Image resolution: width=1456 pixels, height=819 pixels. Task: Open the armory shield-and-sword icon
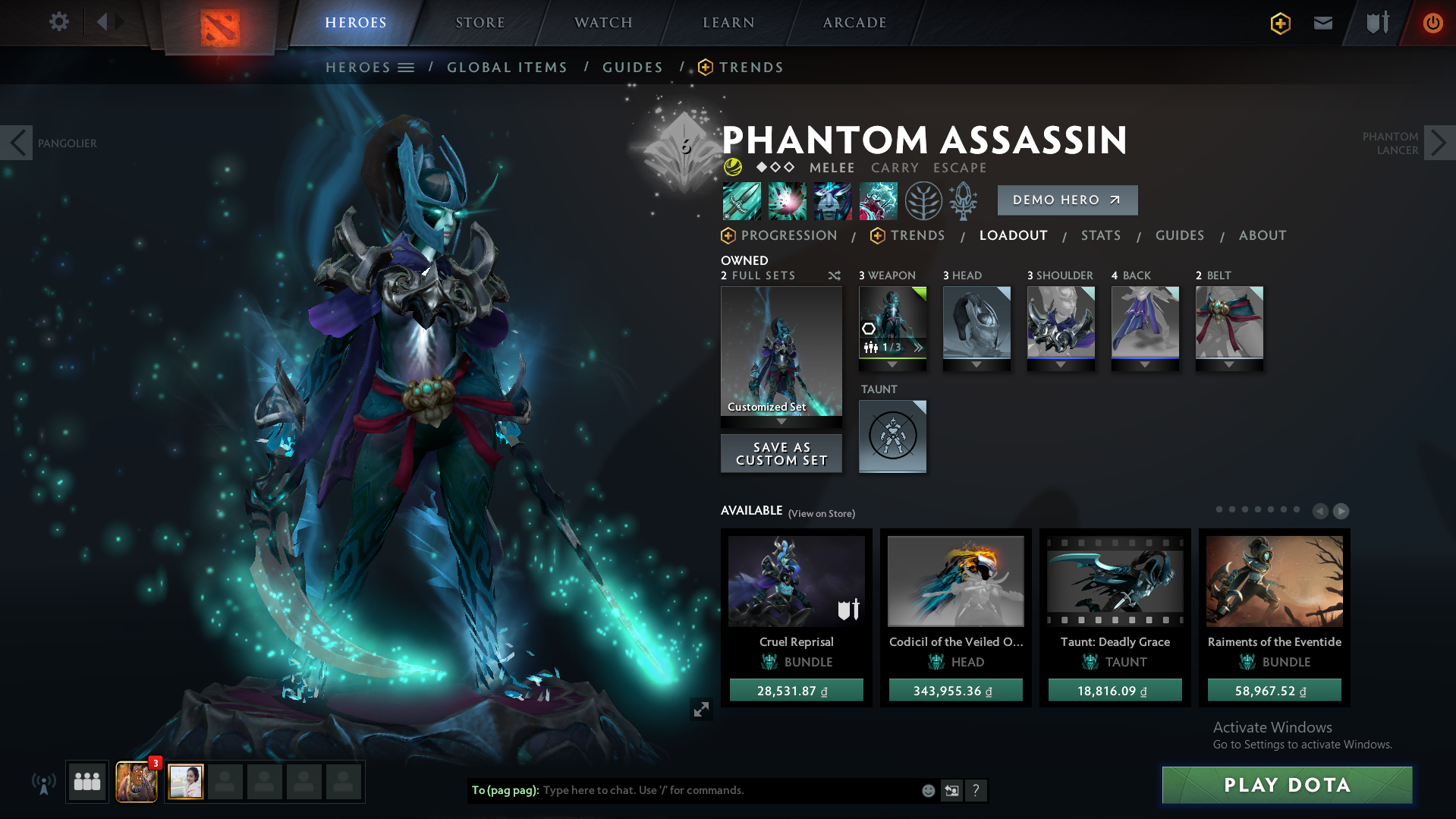1376,23
